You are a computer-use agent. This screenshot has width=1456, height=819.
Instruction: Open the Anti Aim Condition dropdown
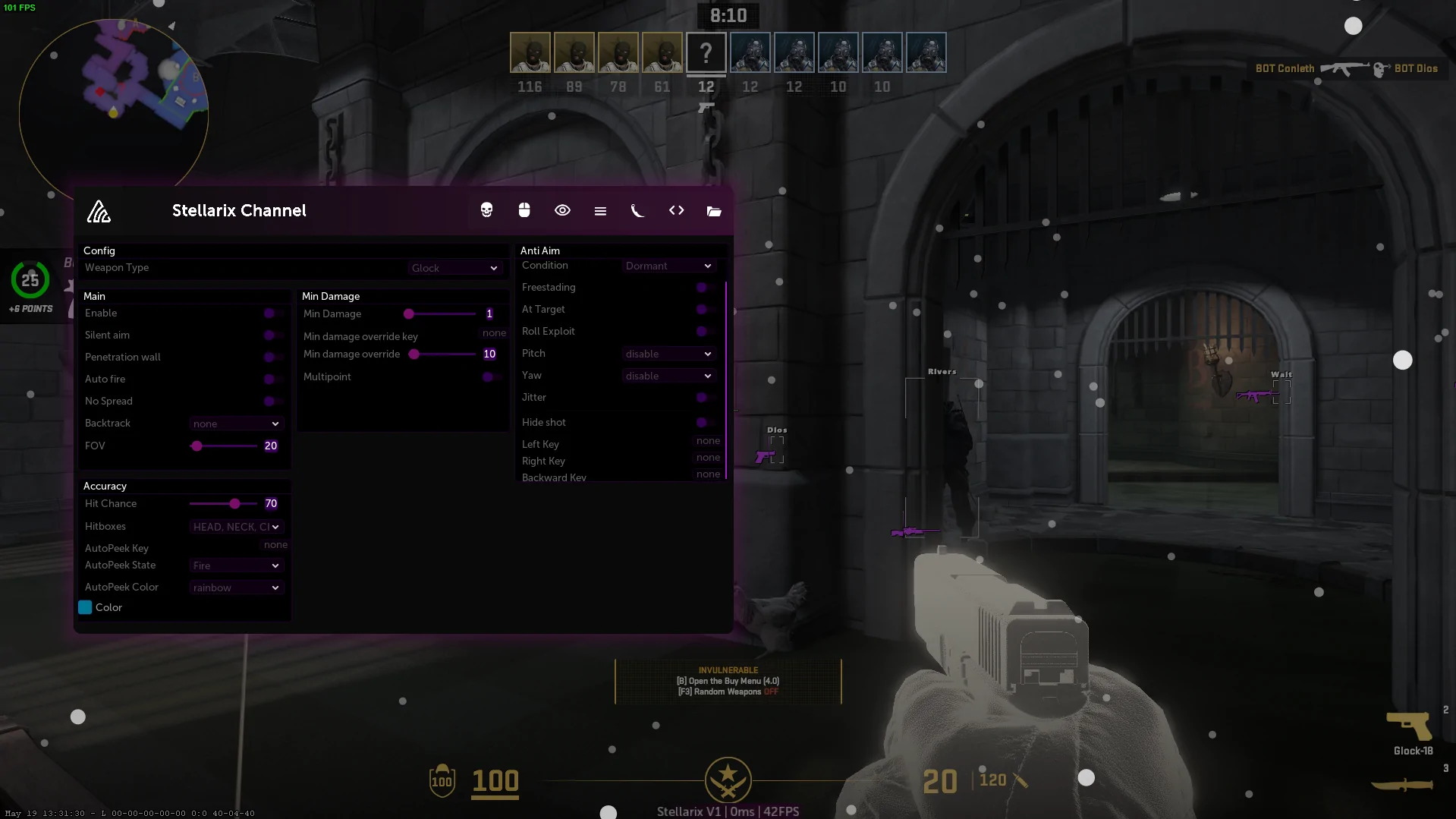coord(668,266)
